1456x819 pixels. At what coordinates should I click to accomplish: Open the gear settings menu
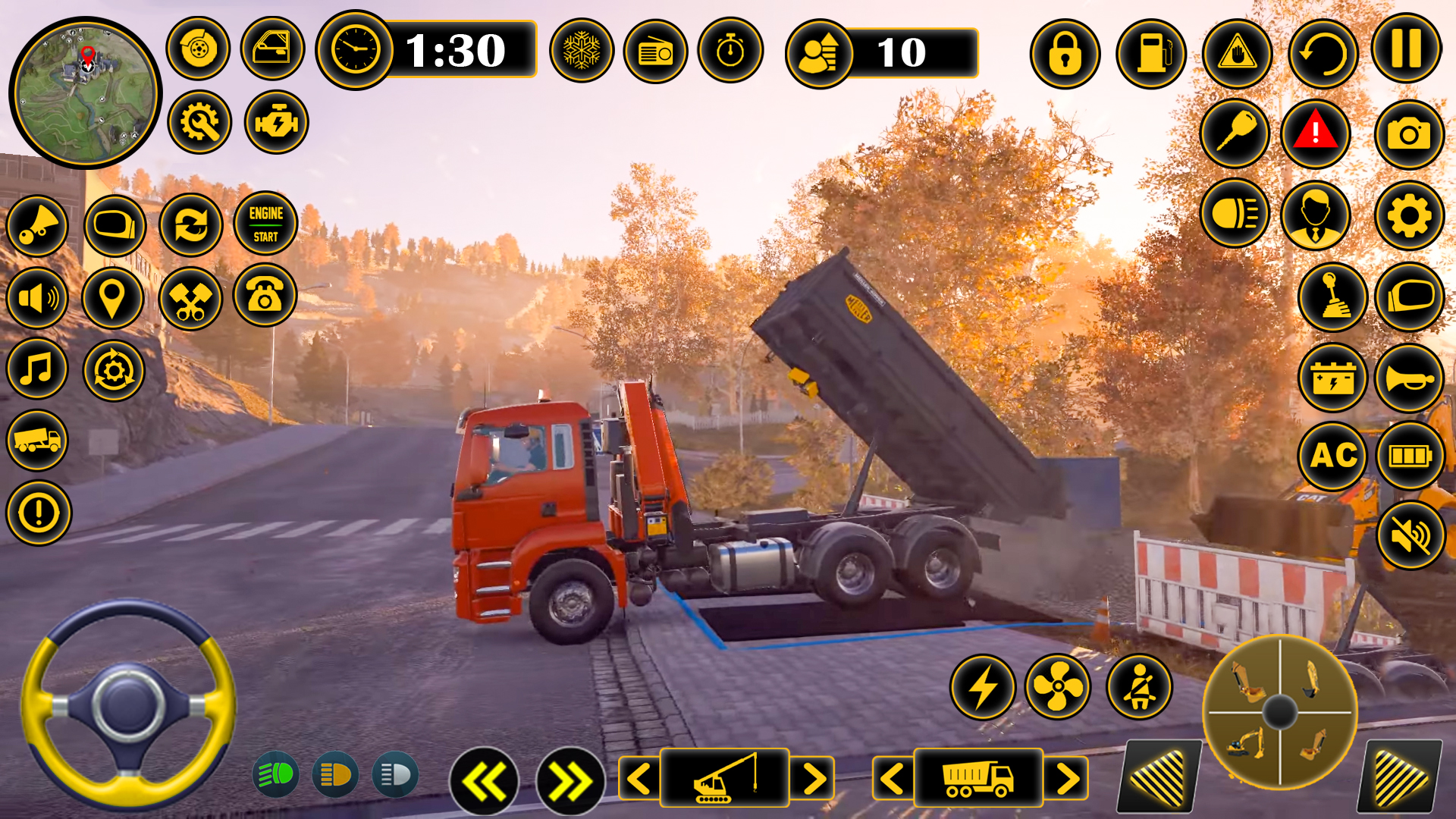tap(1408, 217)
